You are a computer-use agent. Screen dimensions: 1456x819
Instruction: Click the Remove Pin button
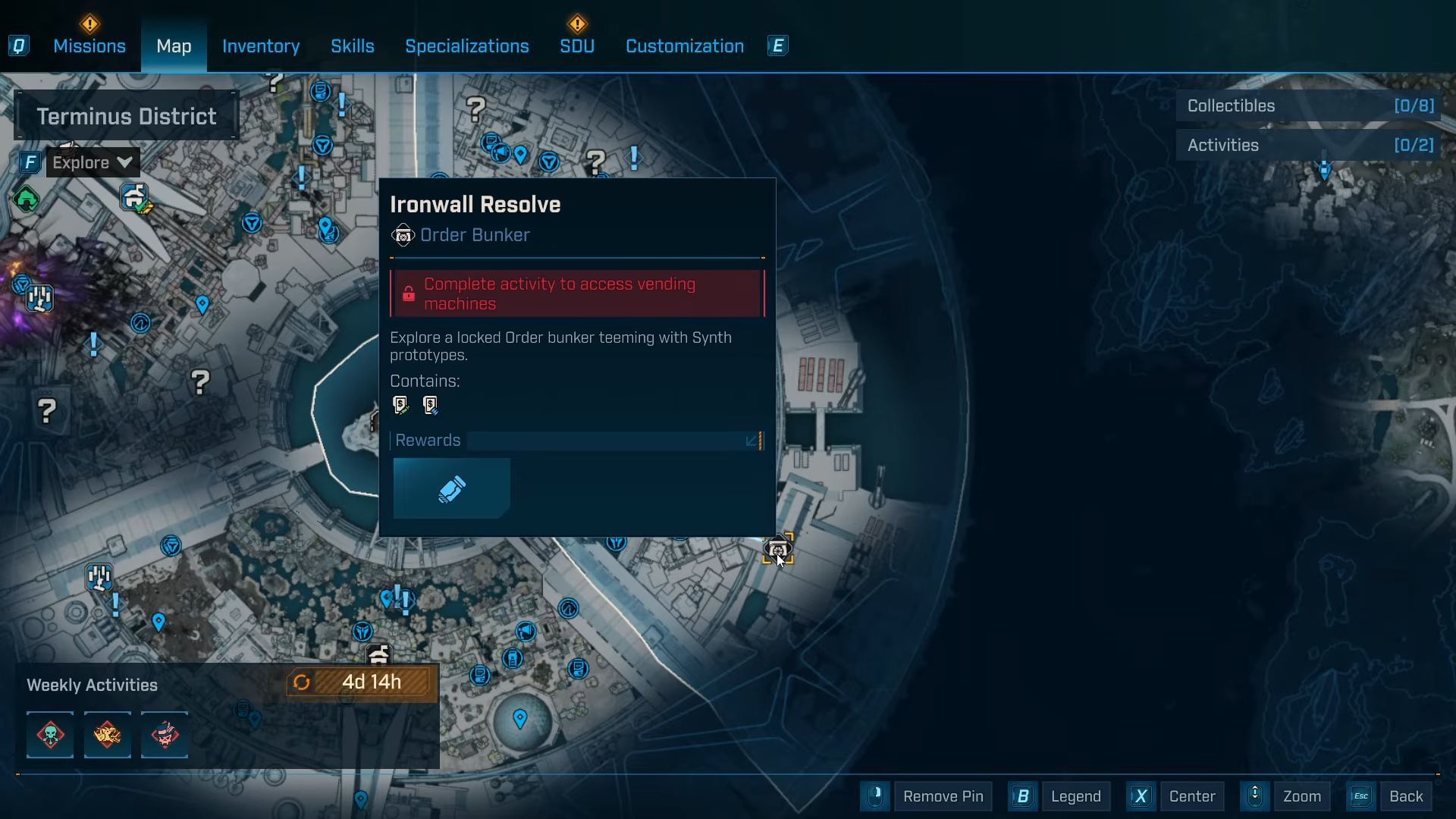pyautogui.click(x=943, y=796)
